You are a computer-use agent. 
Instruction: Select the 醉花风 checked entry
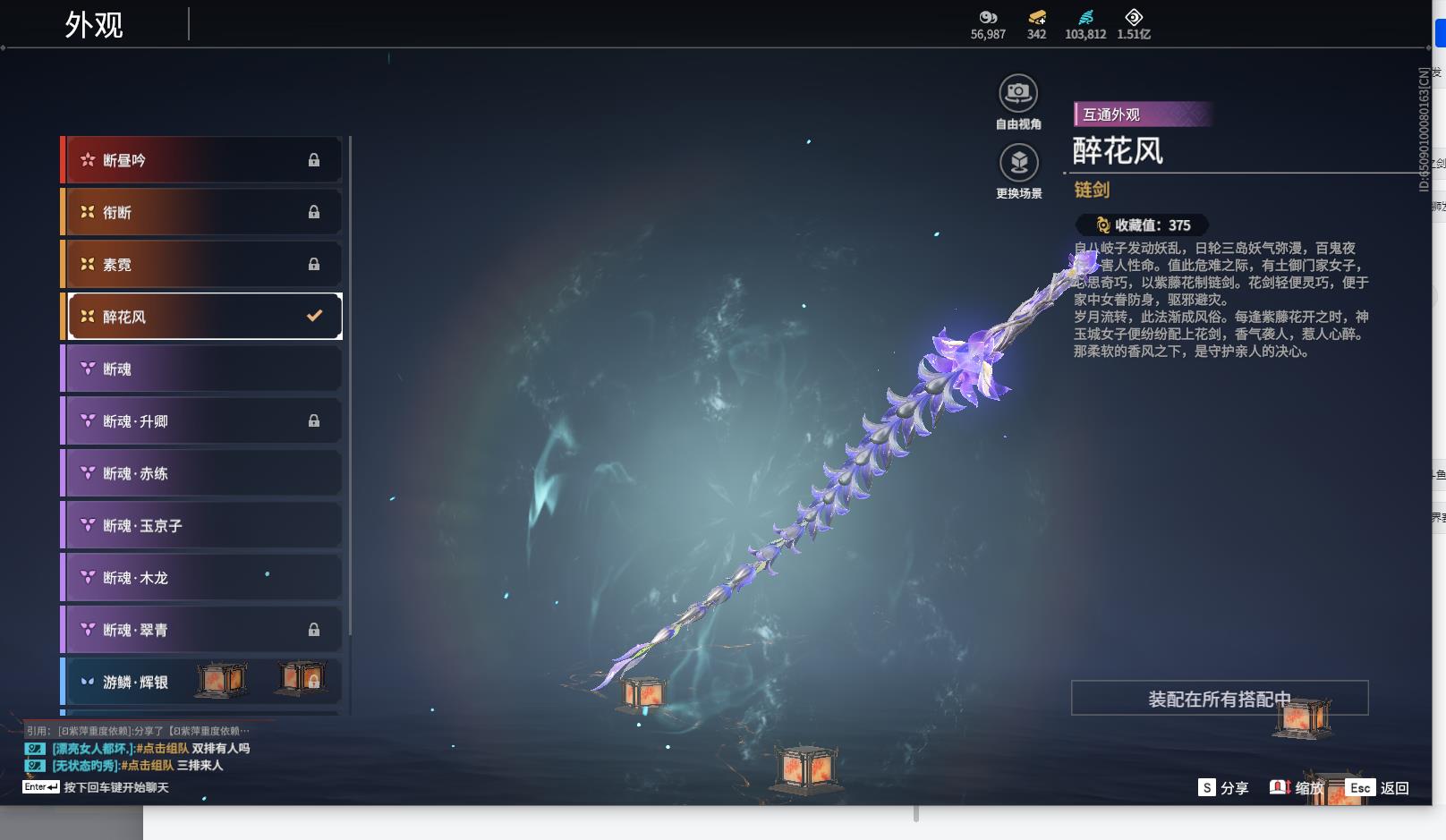click(x=203, y=317)
